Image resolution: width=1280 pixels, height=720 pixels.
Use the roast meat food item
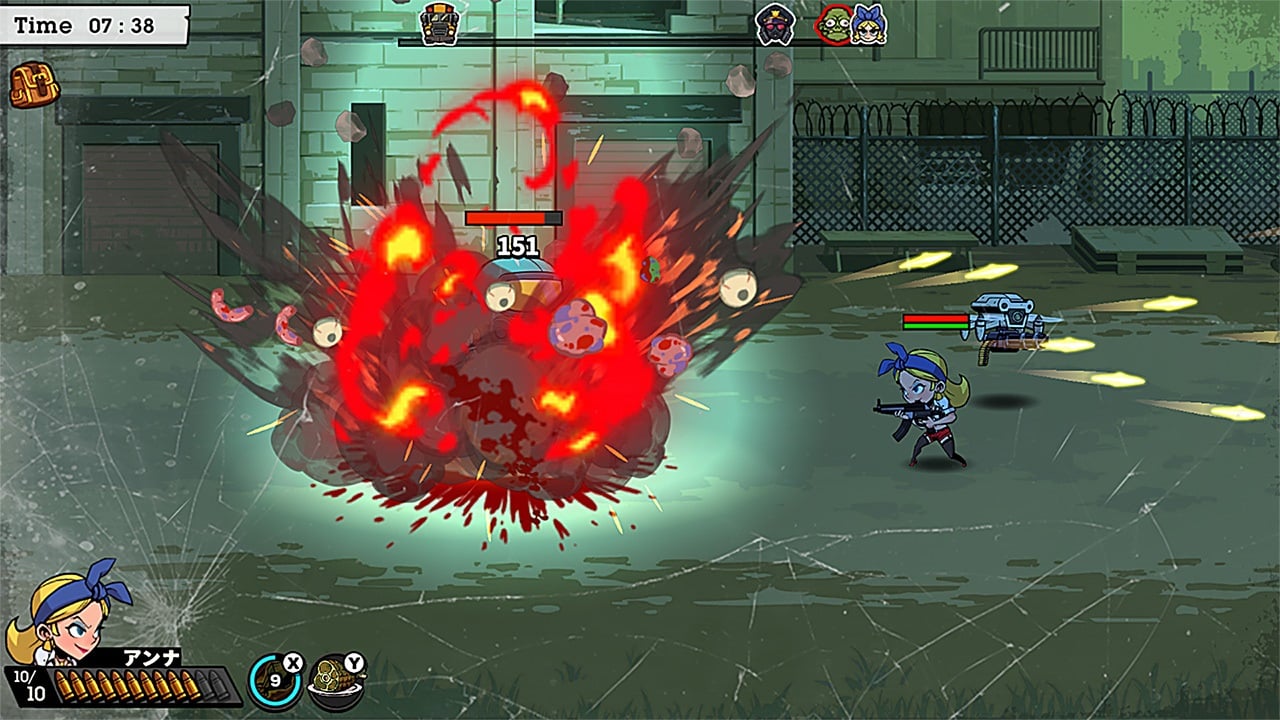335,681
